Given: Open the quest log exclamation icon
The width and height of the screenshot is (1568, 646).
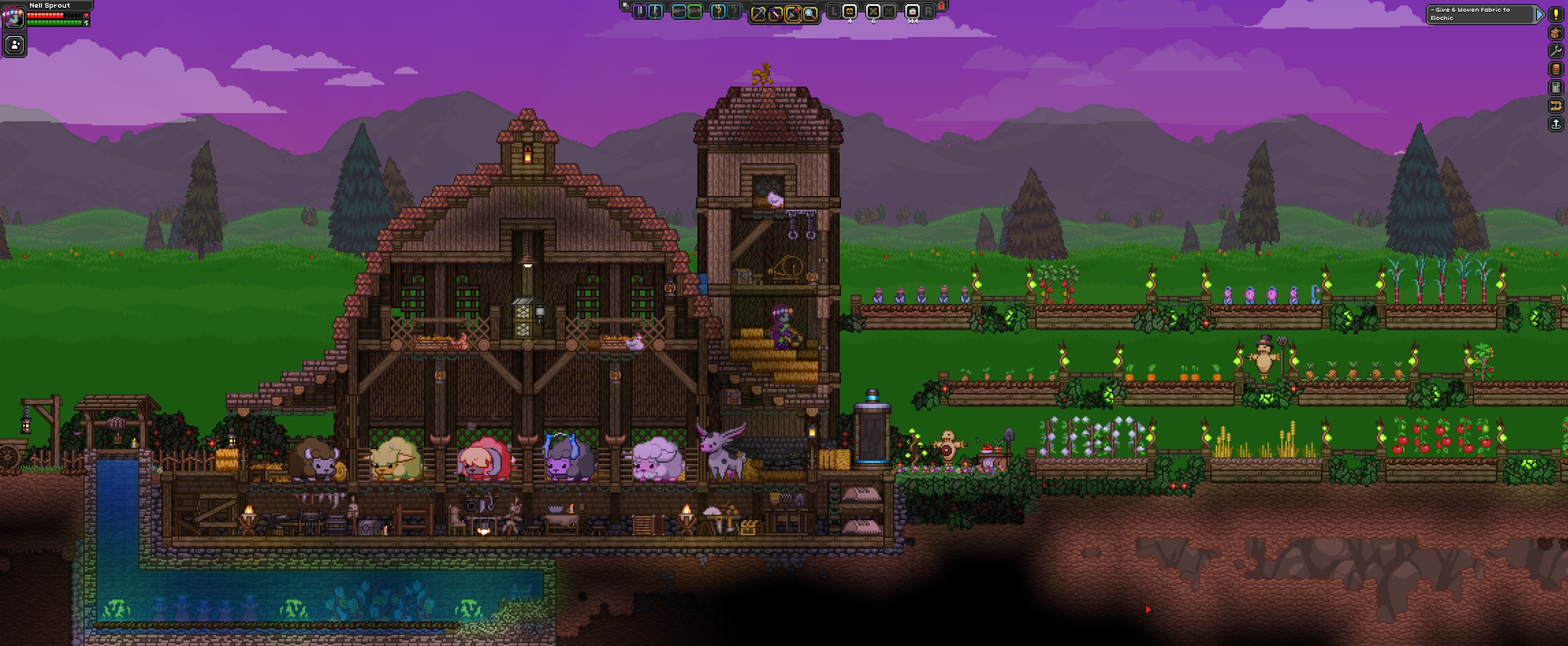Looking at the screenshot, I should point(1557,15).
